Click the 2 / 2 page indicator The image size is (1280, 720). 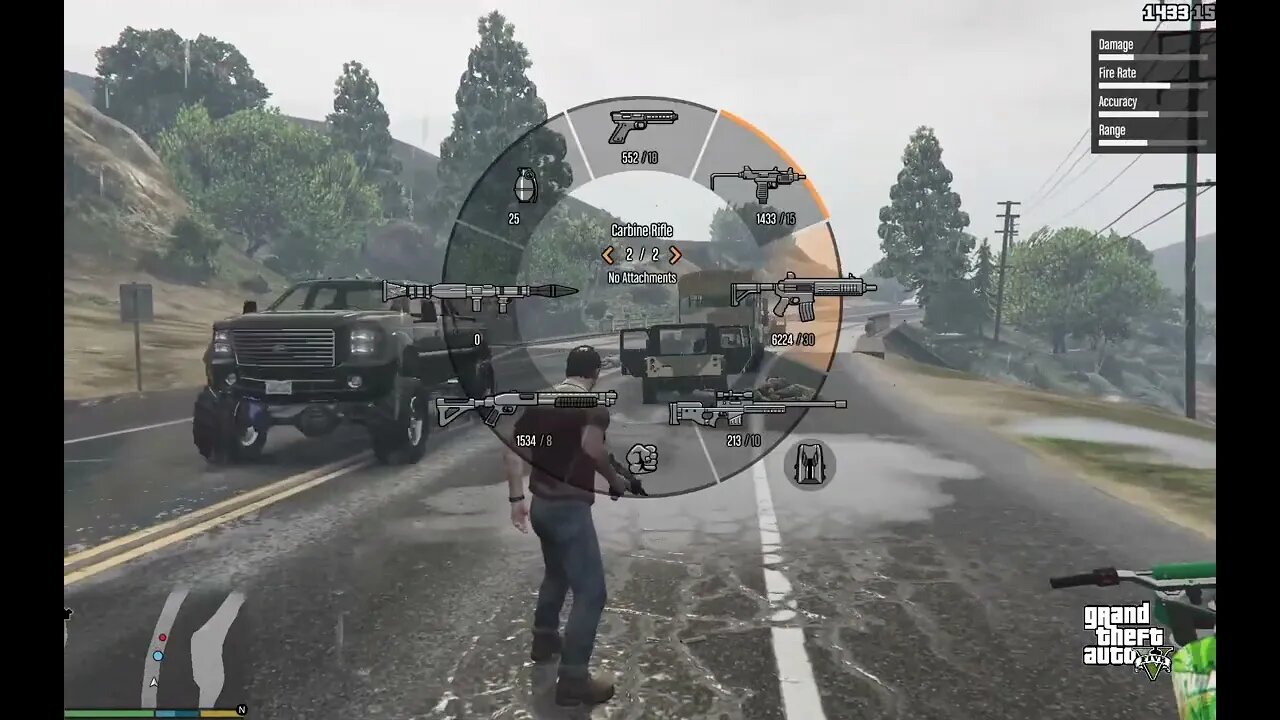[x=641, y=256]
